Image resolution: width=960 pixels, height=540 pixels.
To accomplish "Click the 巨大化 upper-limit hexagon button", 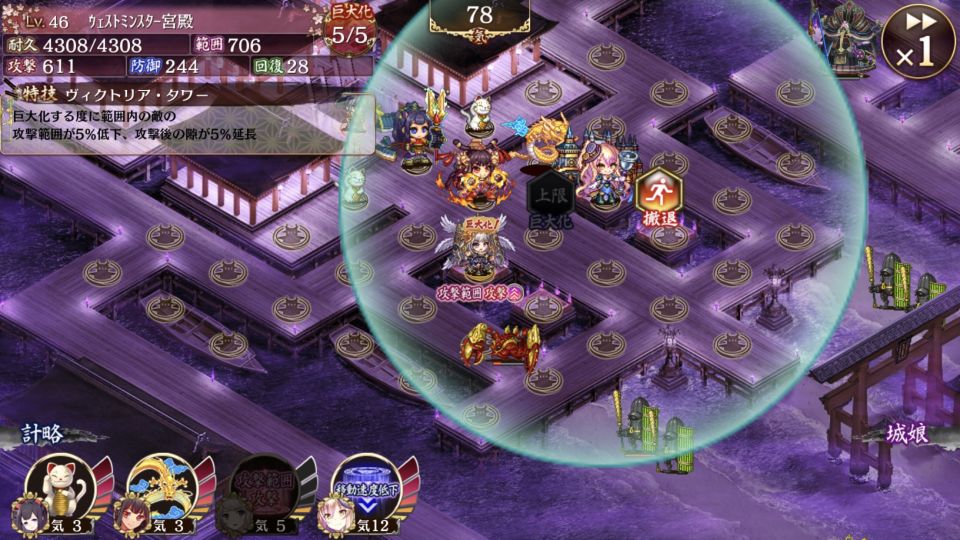I will [x=550, y=198].
